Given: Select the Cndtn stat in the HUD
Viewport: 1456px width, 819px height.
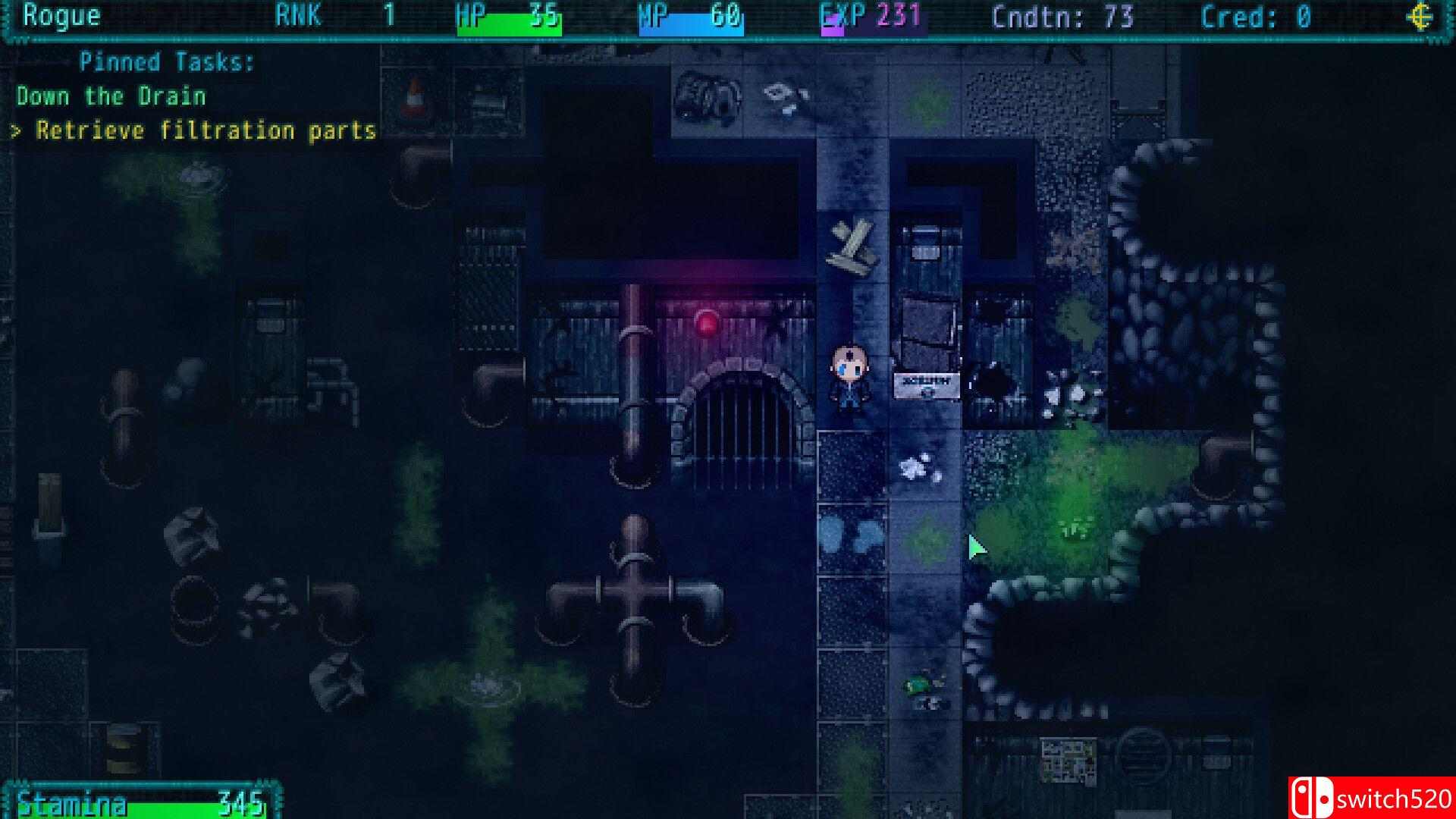Looking at the screenshot, I should pos(1062,17).
